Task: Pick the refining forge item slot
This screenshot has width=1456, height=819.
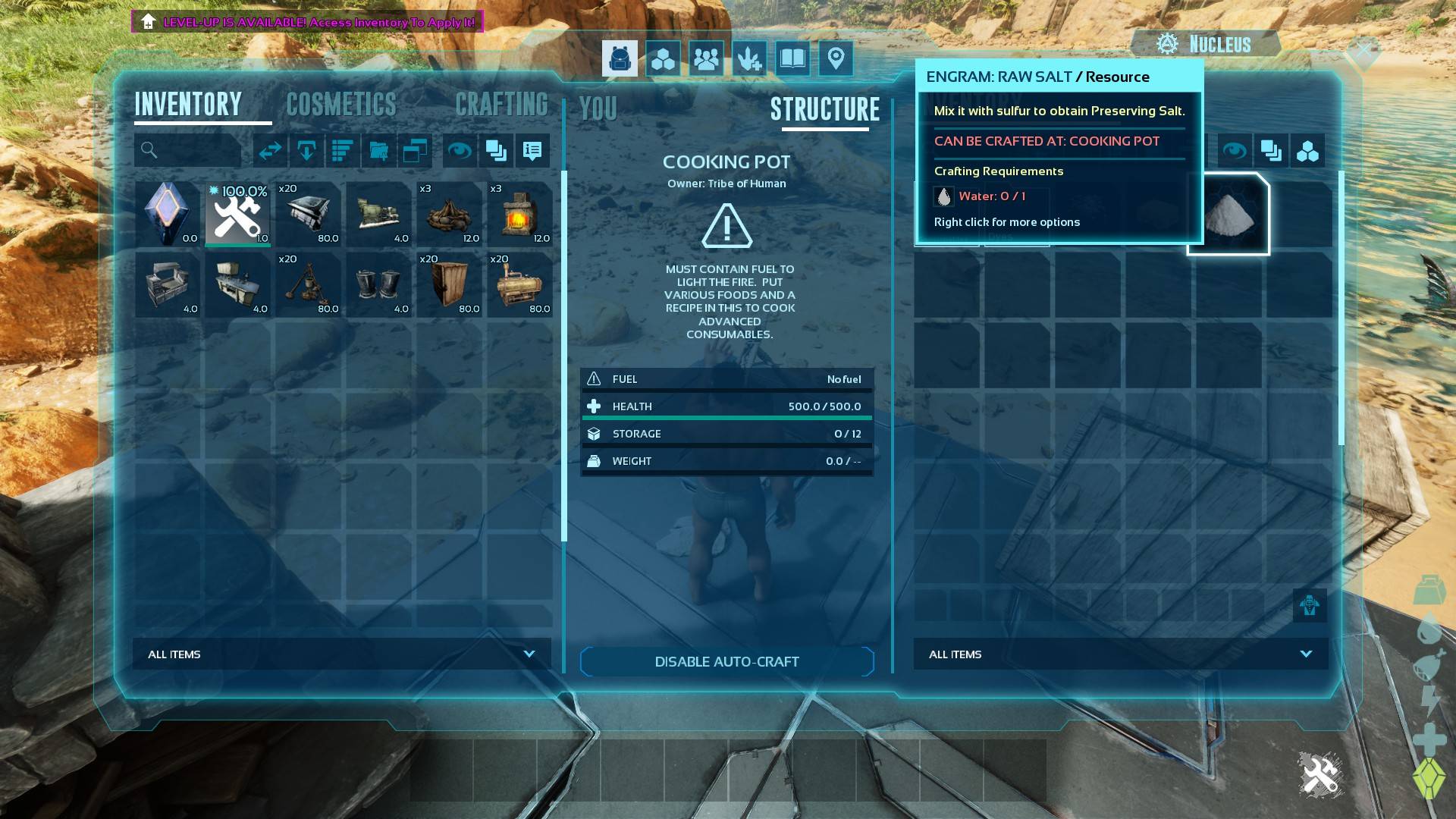Action: coord(519,214)
